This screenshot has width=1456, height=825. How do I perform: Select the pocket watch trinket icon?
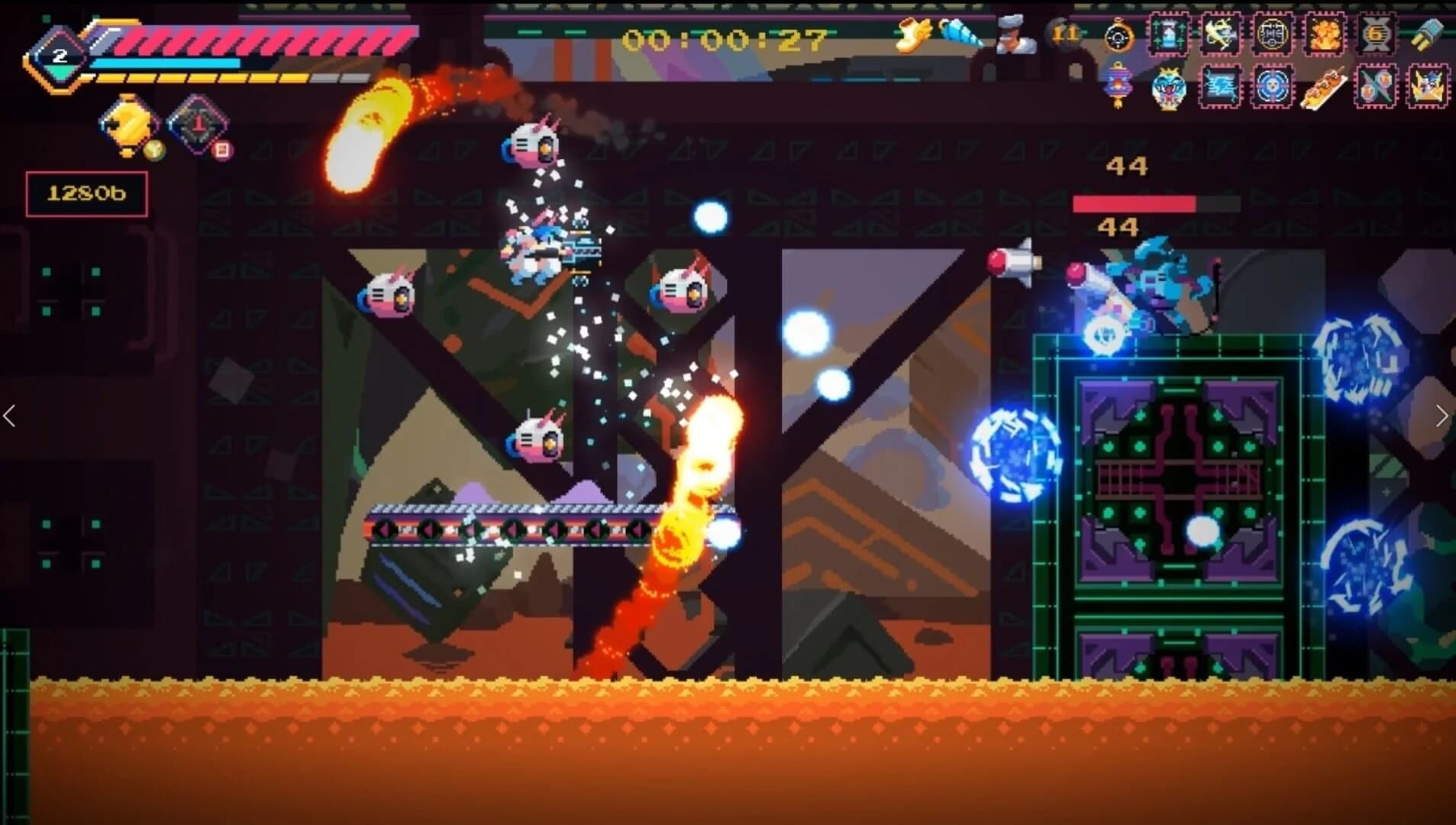1118,35
